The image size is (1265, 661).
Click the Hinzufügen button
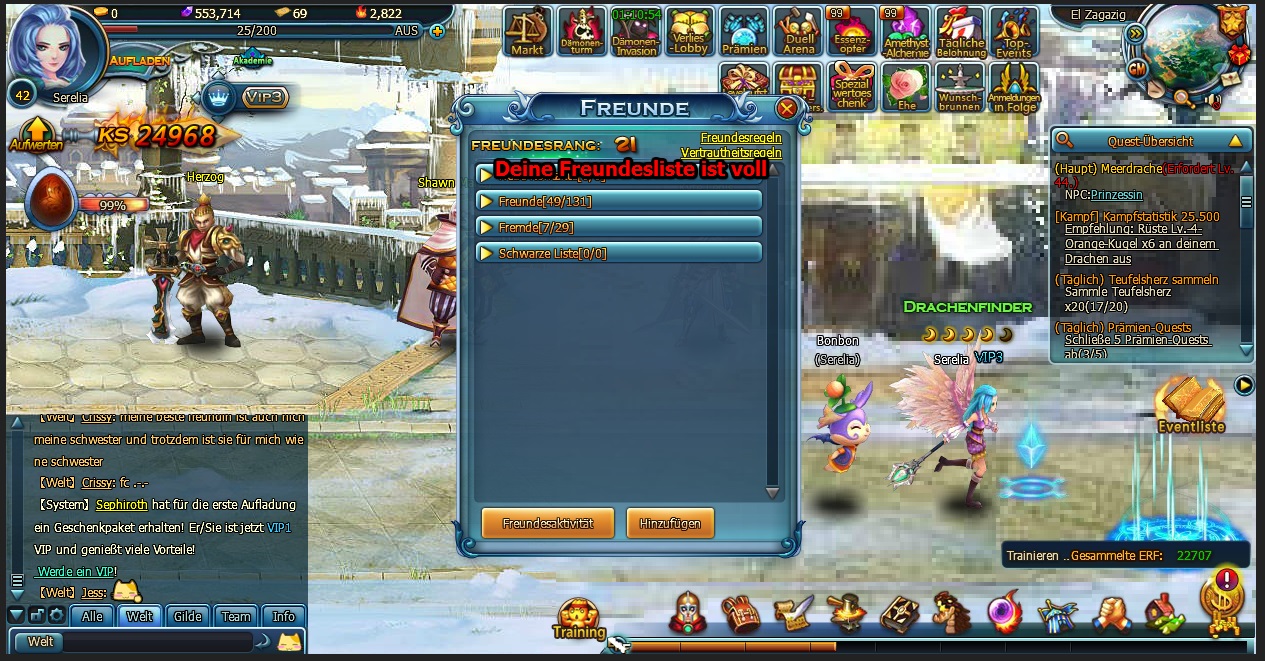(670, 523)
